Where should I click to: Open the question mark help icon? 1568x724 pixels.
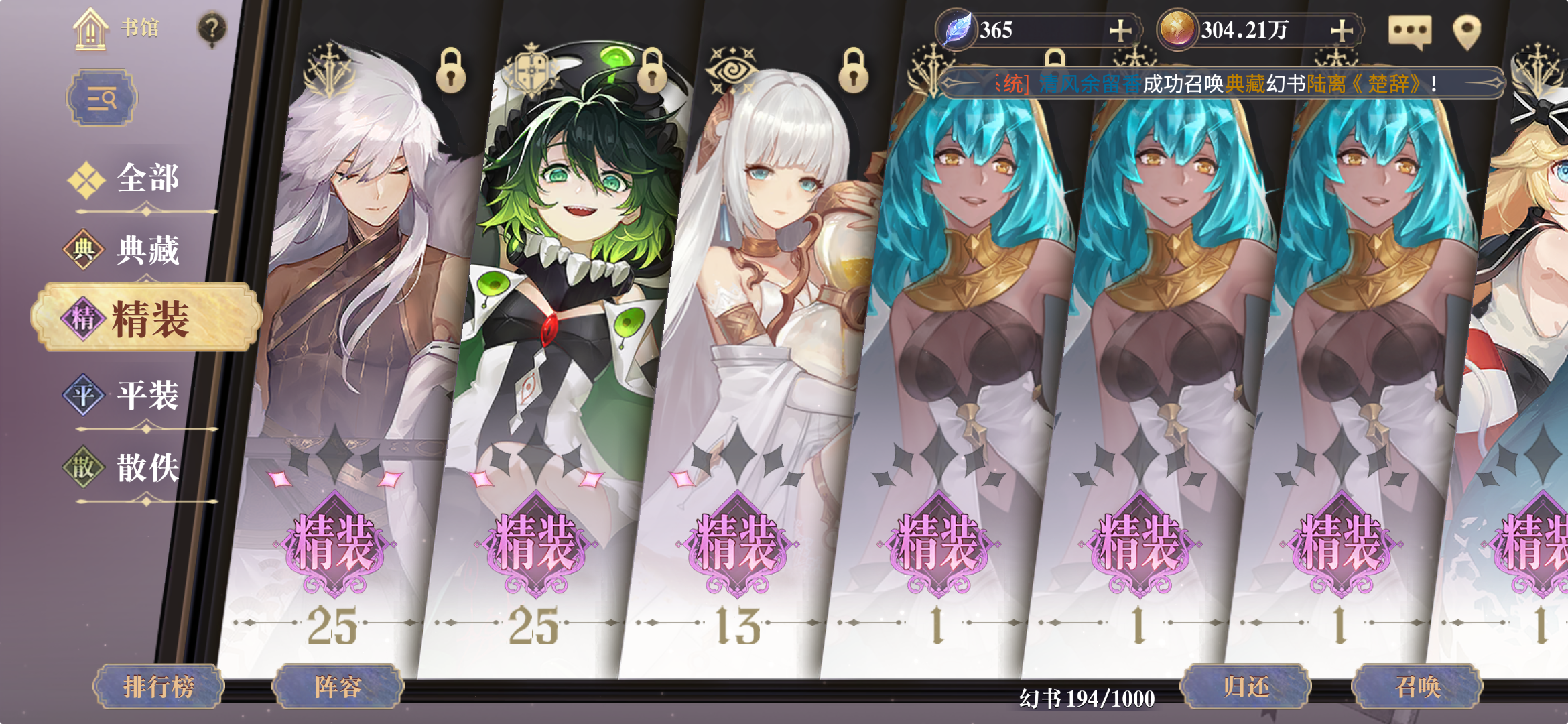click(212, 28)
